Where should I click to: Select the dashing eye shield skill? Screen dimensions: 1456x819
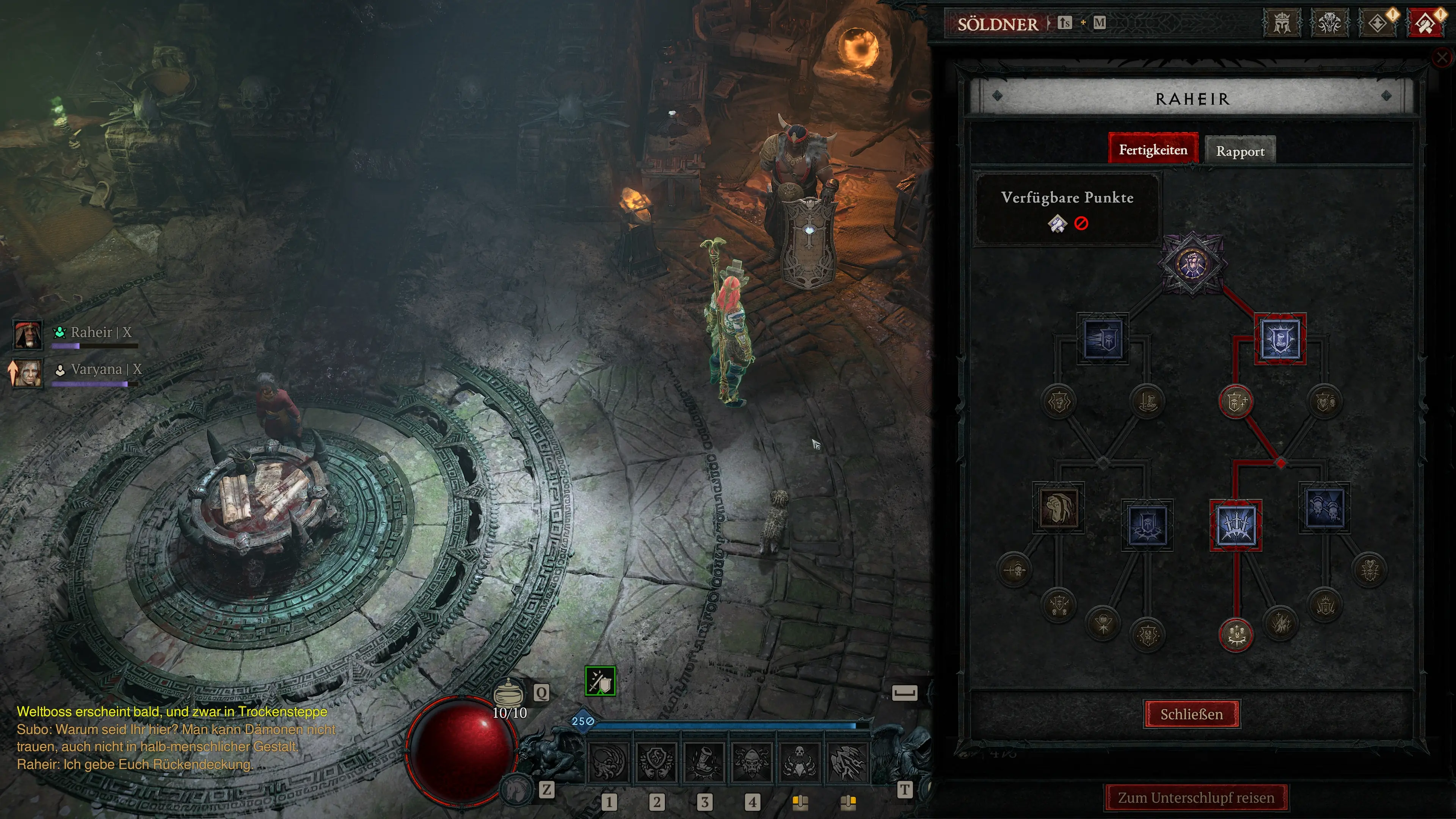coord(1103,339)
